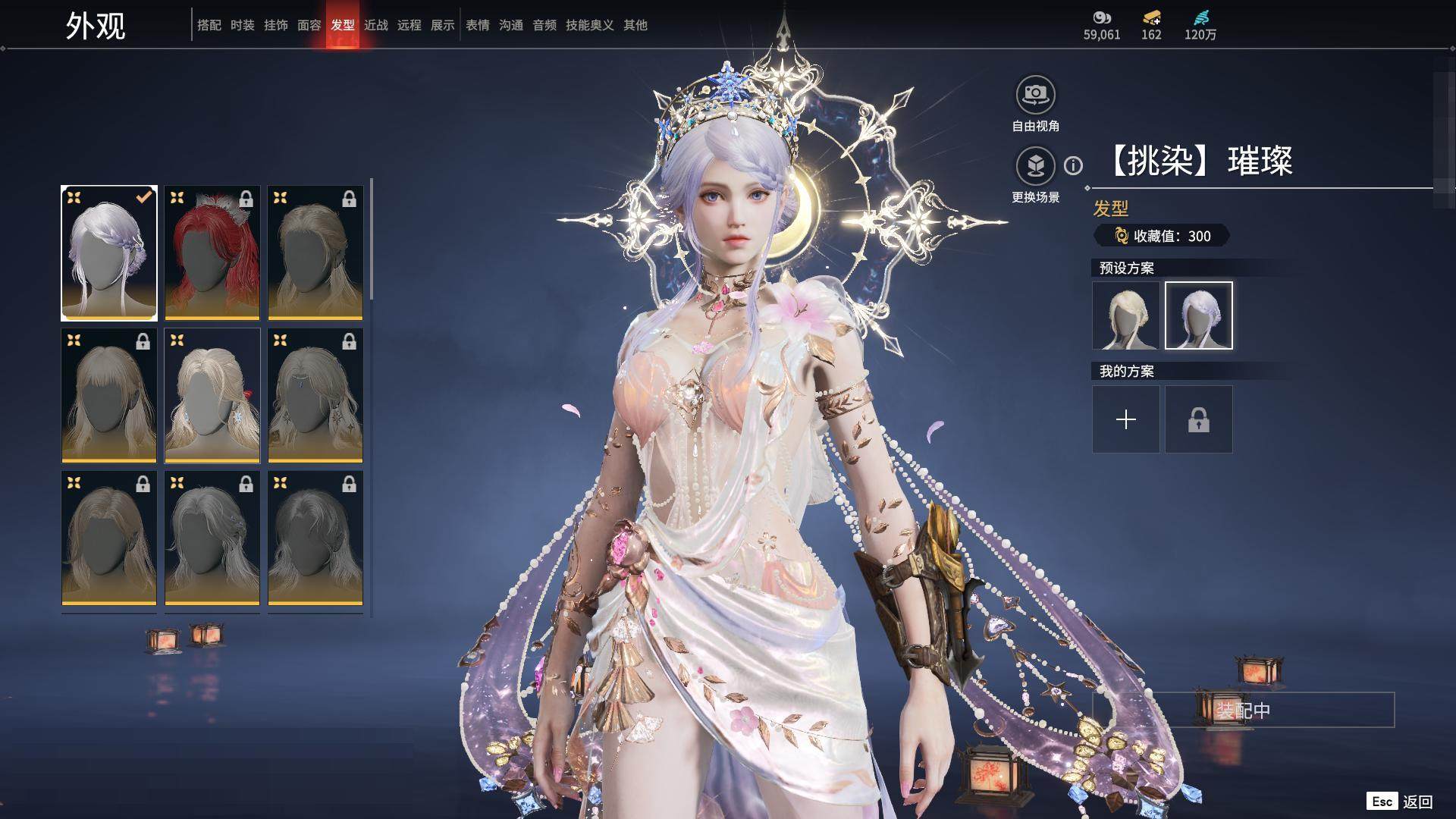The height and width of the screenshot is (819, 1456).
Task: Pick the blonde hairstyle with red ribbon
Action: 212,395
